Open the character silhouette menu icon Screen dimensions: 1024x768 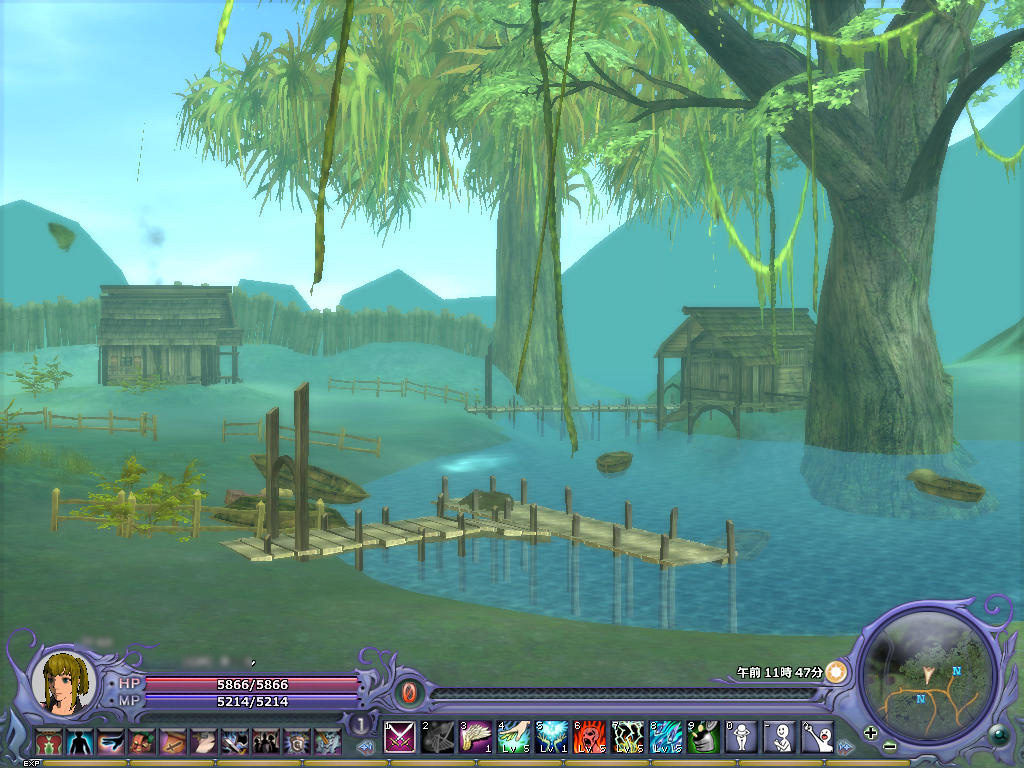tap(79, 742)
